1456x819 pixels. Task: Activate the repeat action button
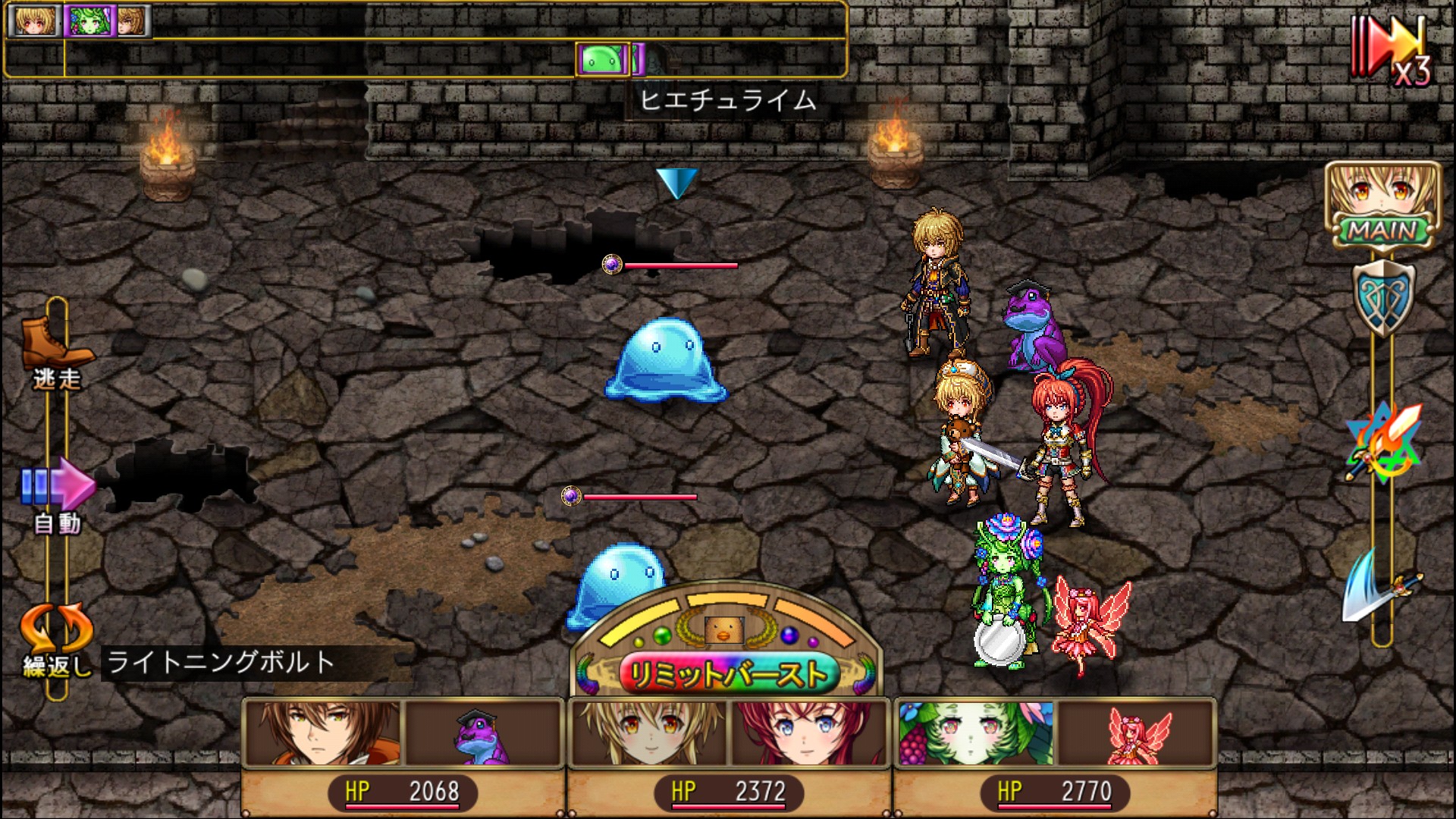pyautogui.click(x=56, y=635)
